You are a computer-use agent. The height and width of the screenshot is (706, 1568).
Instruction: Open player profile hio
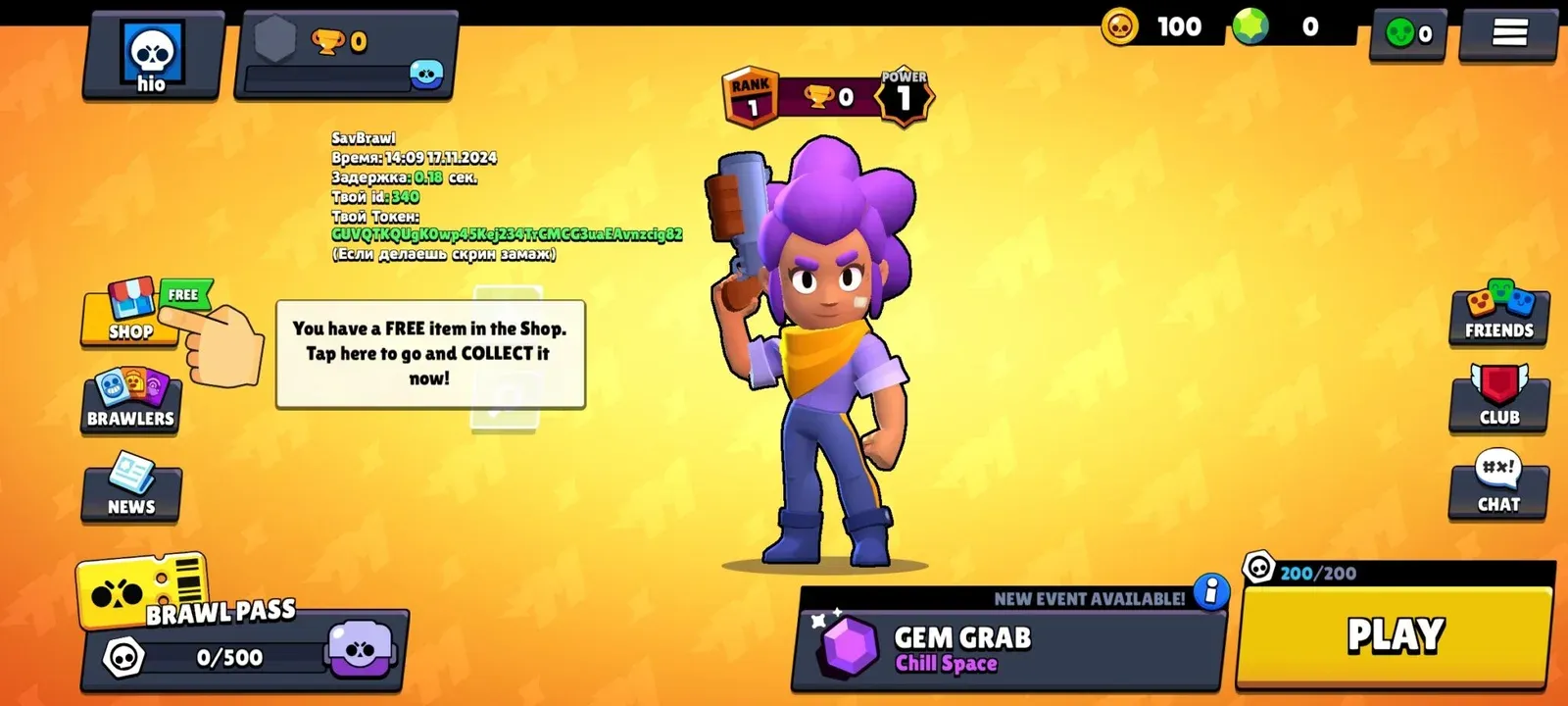[152, 56]
